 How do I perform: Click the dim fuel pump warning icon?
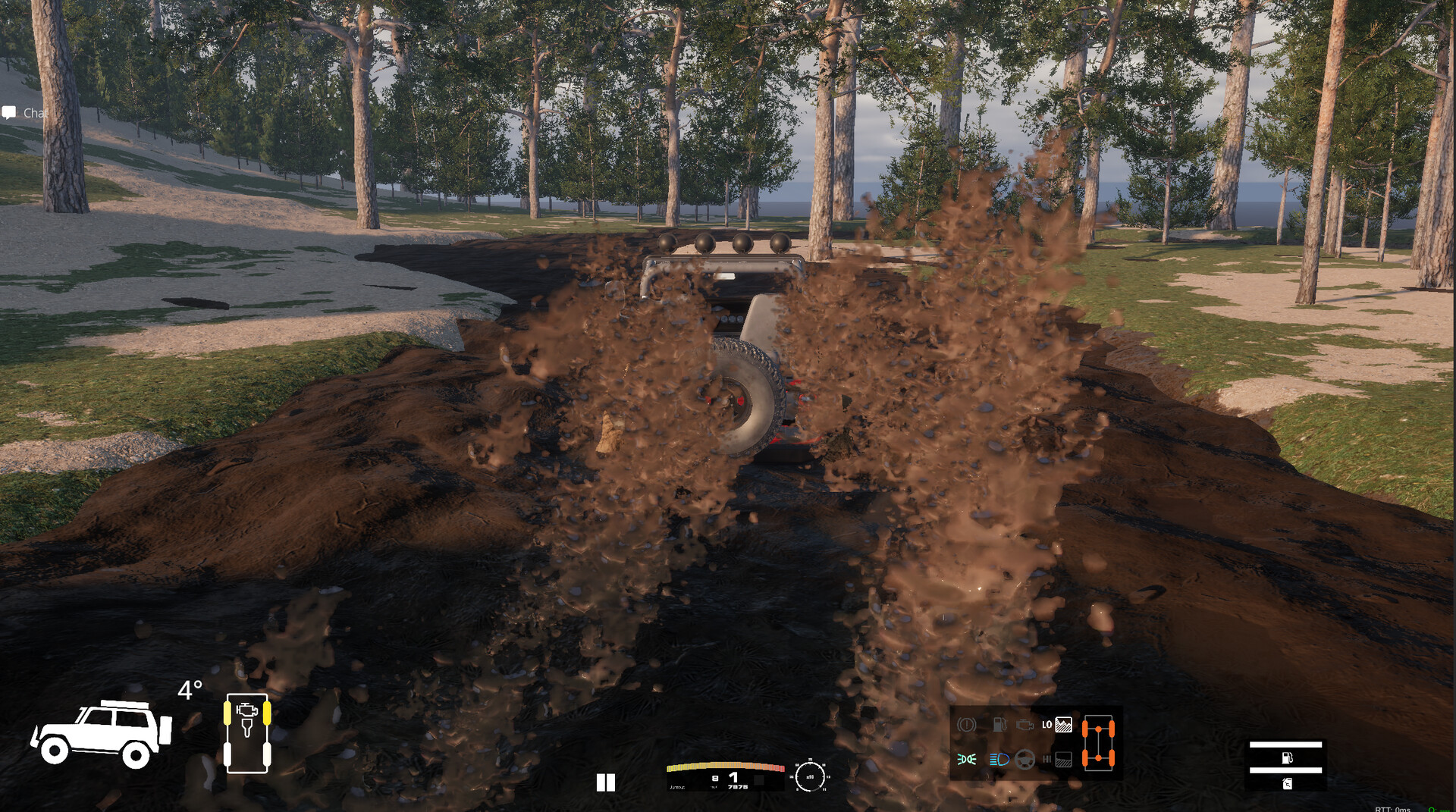(x=999, y=725)
